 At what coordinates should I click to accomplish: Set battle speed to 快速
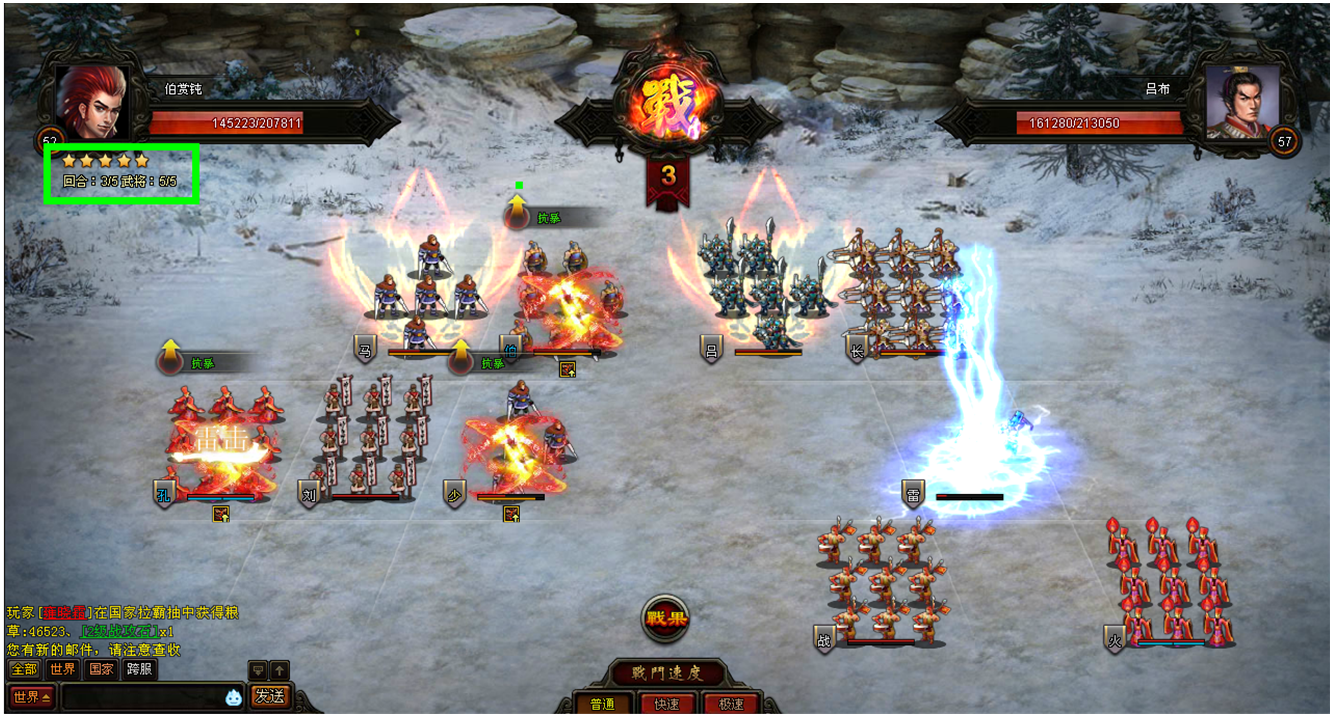(667, 704)
